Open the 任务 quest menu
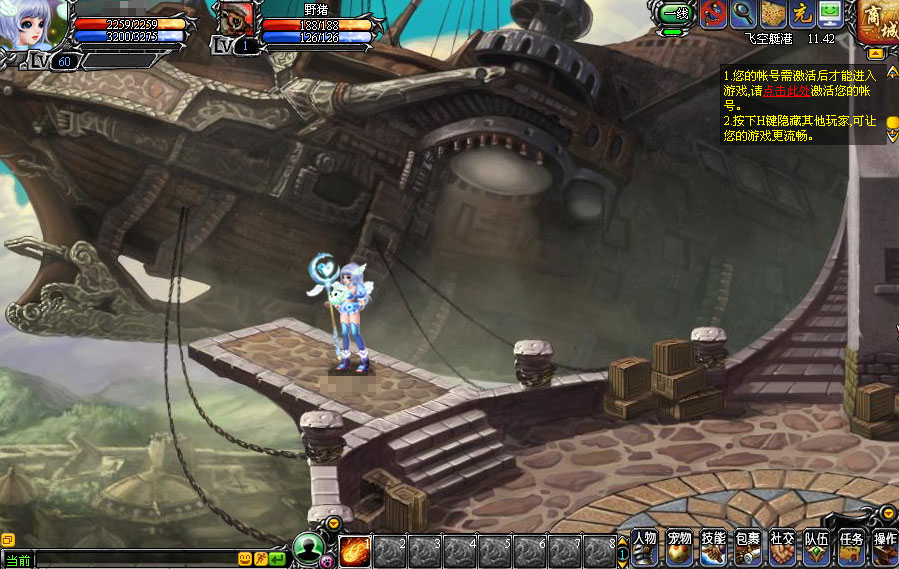The image size is (899, 569). [x=851, y=546]
